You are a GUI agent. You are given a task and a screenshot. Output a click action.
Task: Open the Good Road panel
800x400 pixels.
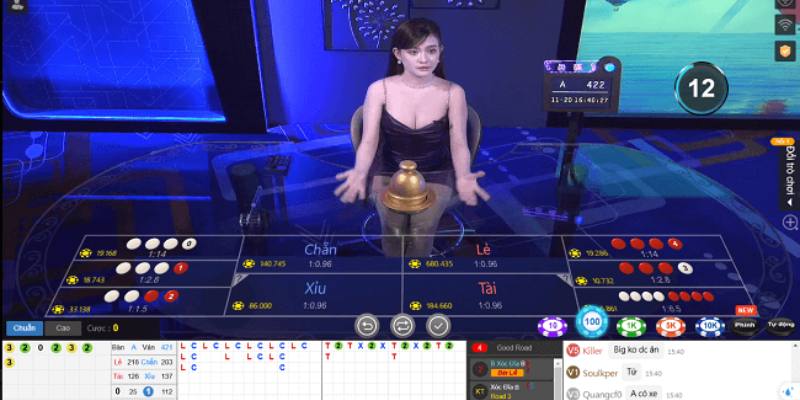(x=514, y=348)
